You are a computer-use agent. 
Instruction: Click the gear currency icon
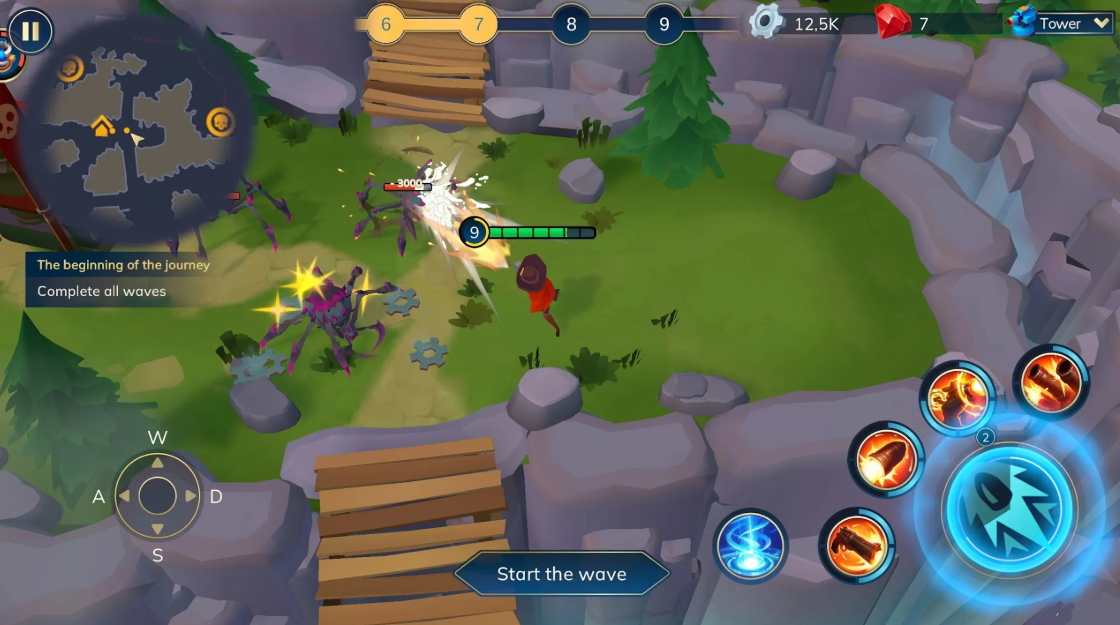766,22
